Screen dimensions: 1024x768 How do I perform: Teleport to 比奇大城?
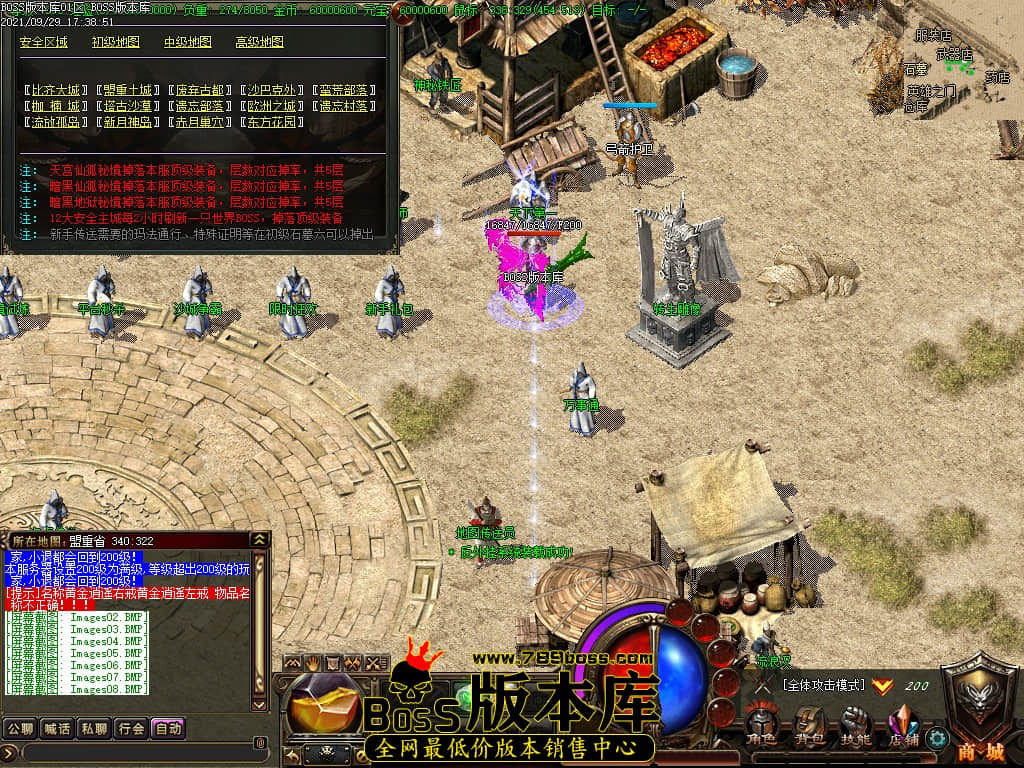tap(55, 90)
